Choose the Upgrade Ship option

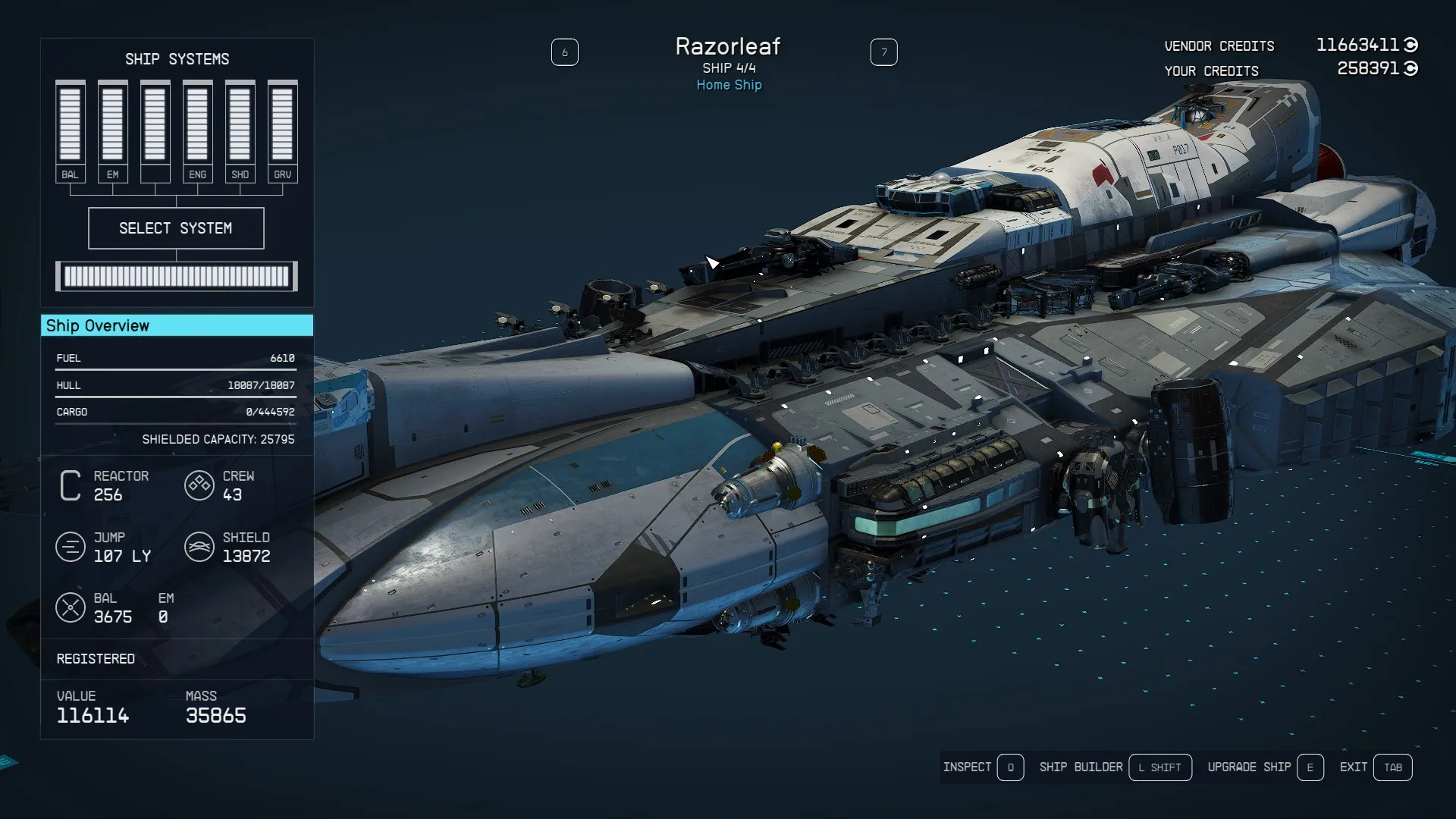1265,767
